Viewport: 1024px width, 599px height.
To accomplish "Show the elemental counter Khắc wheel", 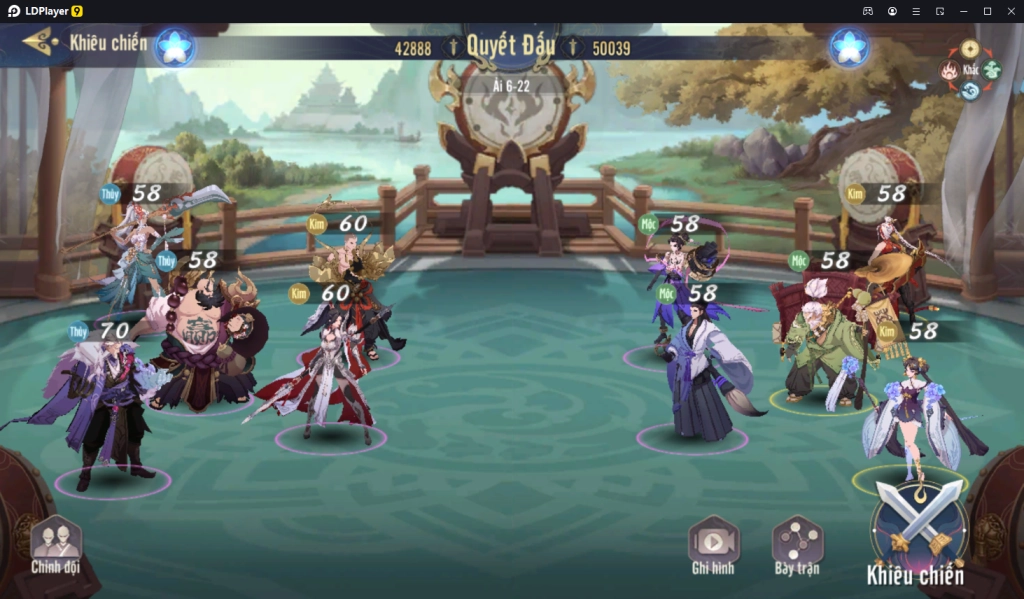I will coord(969,70).
